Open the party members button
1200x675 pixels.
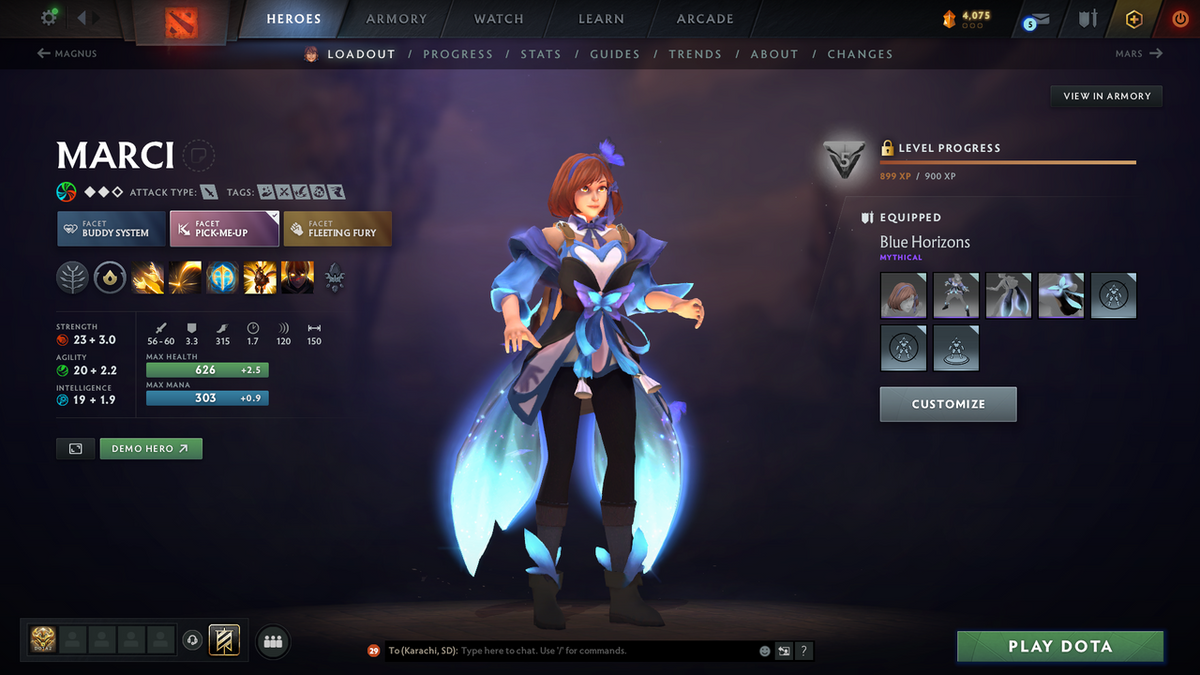point(273,642)
